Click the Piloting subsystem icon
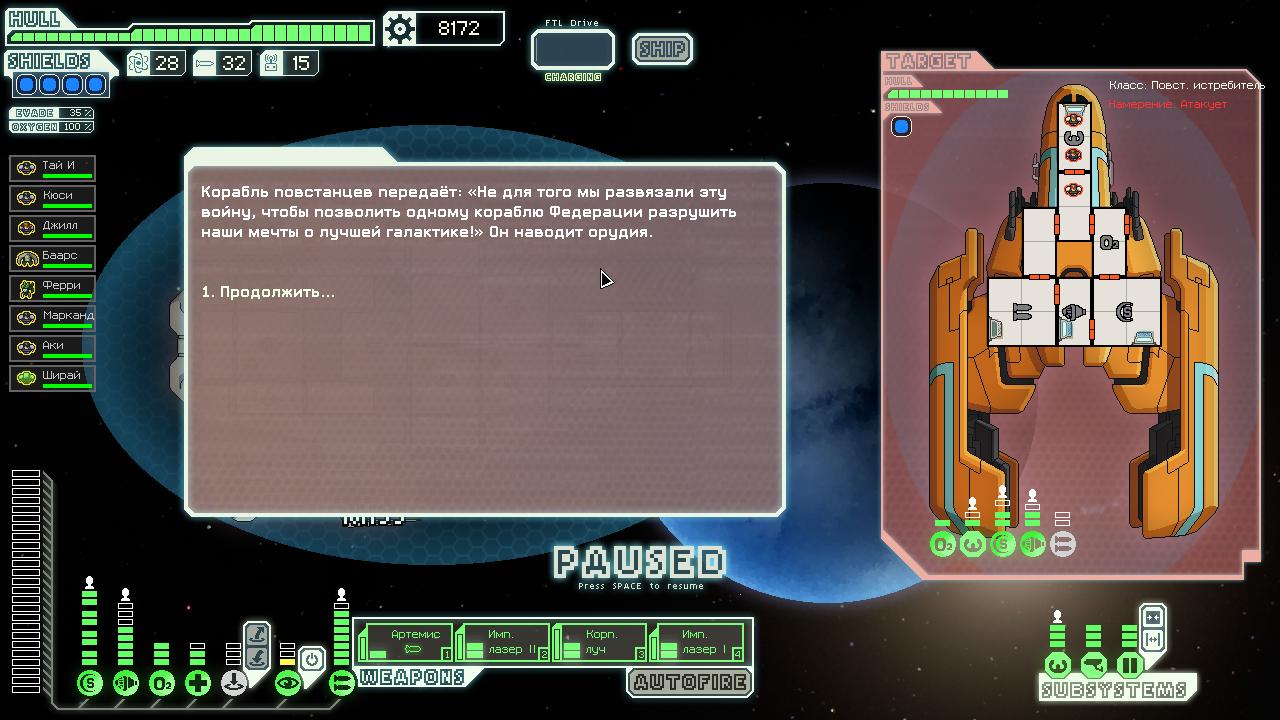This screenshot has height=720, width=1280. [1058, 665]
